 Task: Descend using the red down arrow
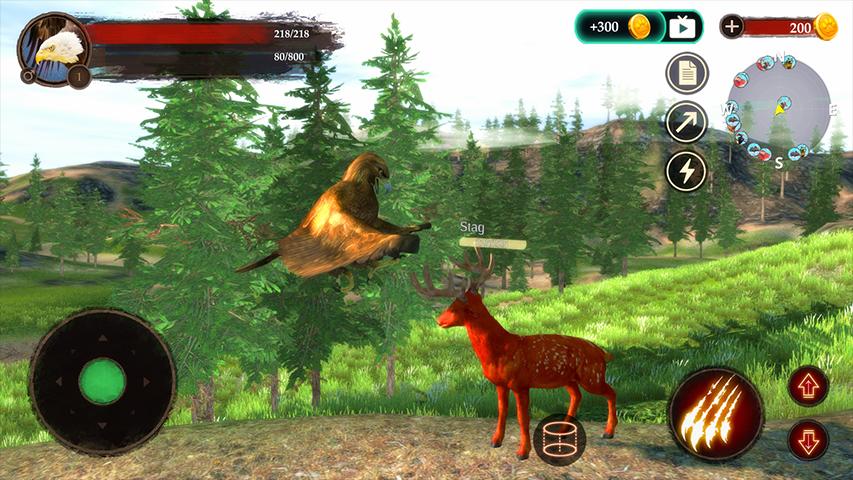pyautogui.click(x=808, y=440)
